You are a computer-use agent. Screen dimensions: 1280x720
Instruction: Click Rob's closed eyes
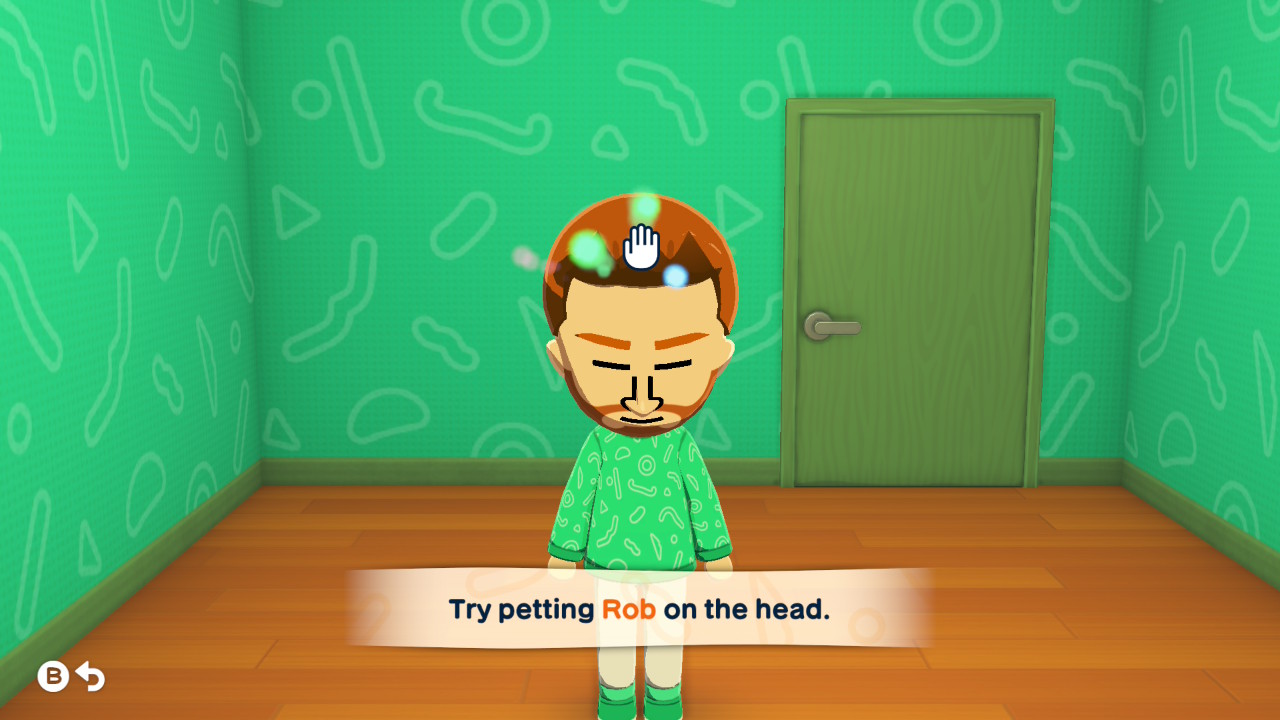pyautogui.click(x=610, y=364)
